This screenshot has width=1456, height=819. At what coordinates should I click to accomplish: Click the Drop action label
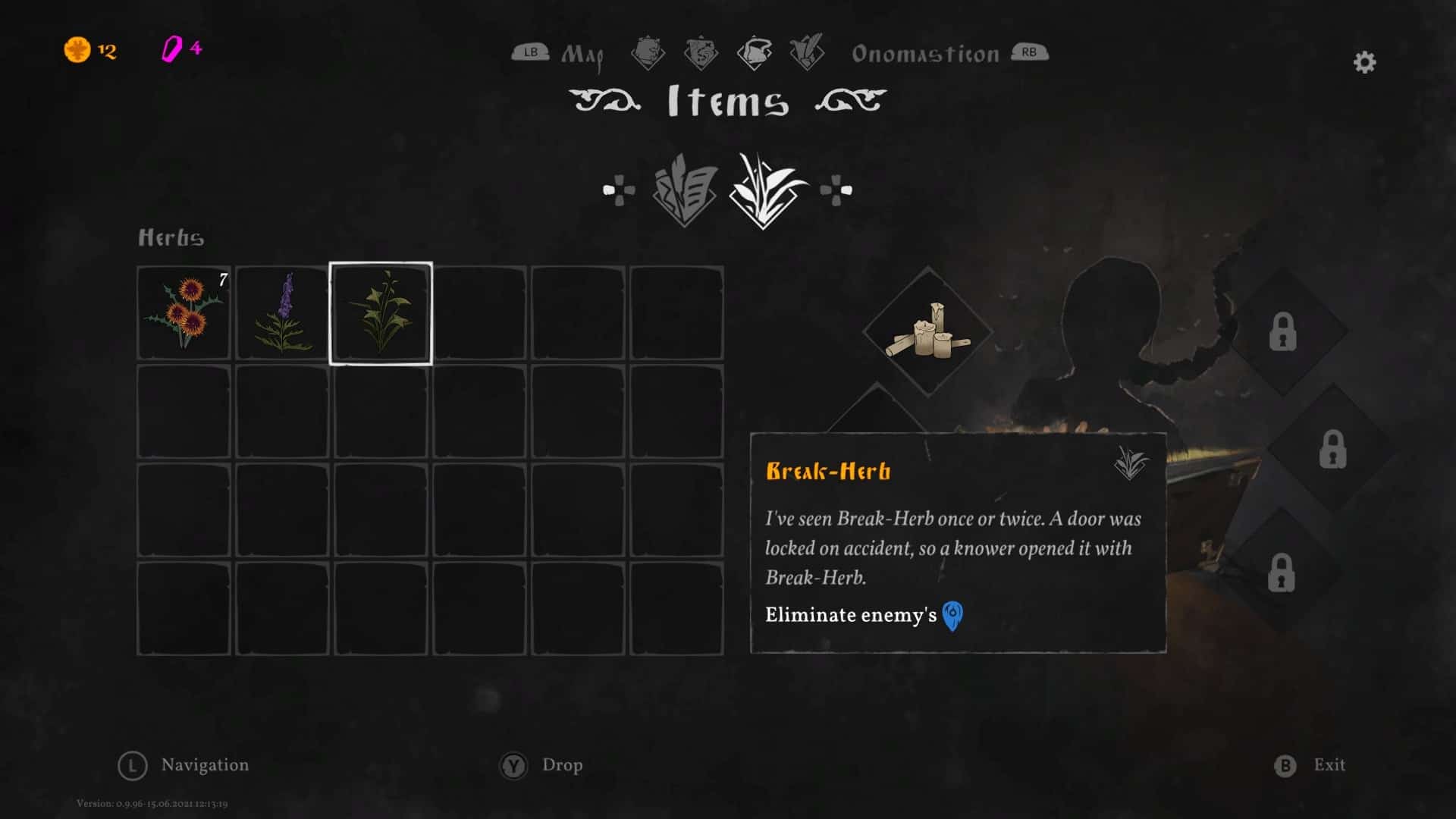(562, 765)
